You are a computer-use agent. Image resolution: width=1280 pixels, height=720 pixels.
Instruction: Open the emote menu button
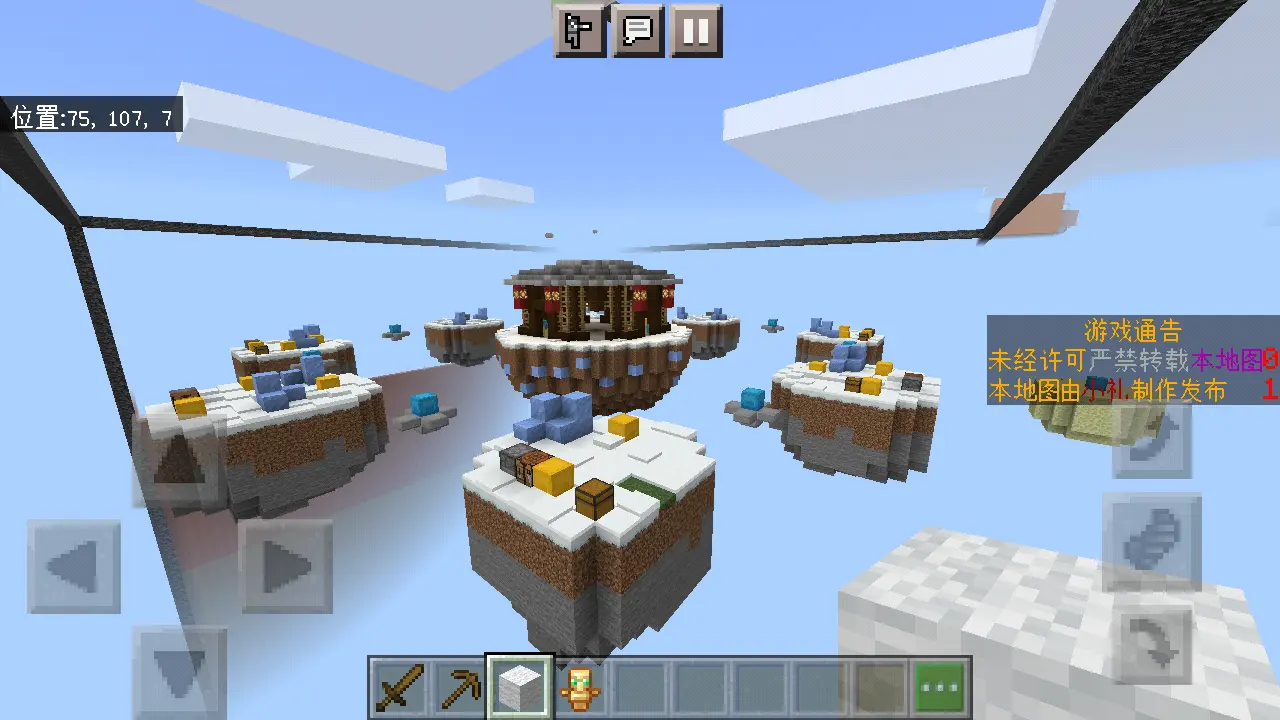pos(581,31)
